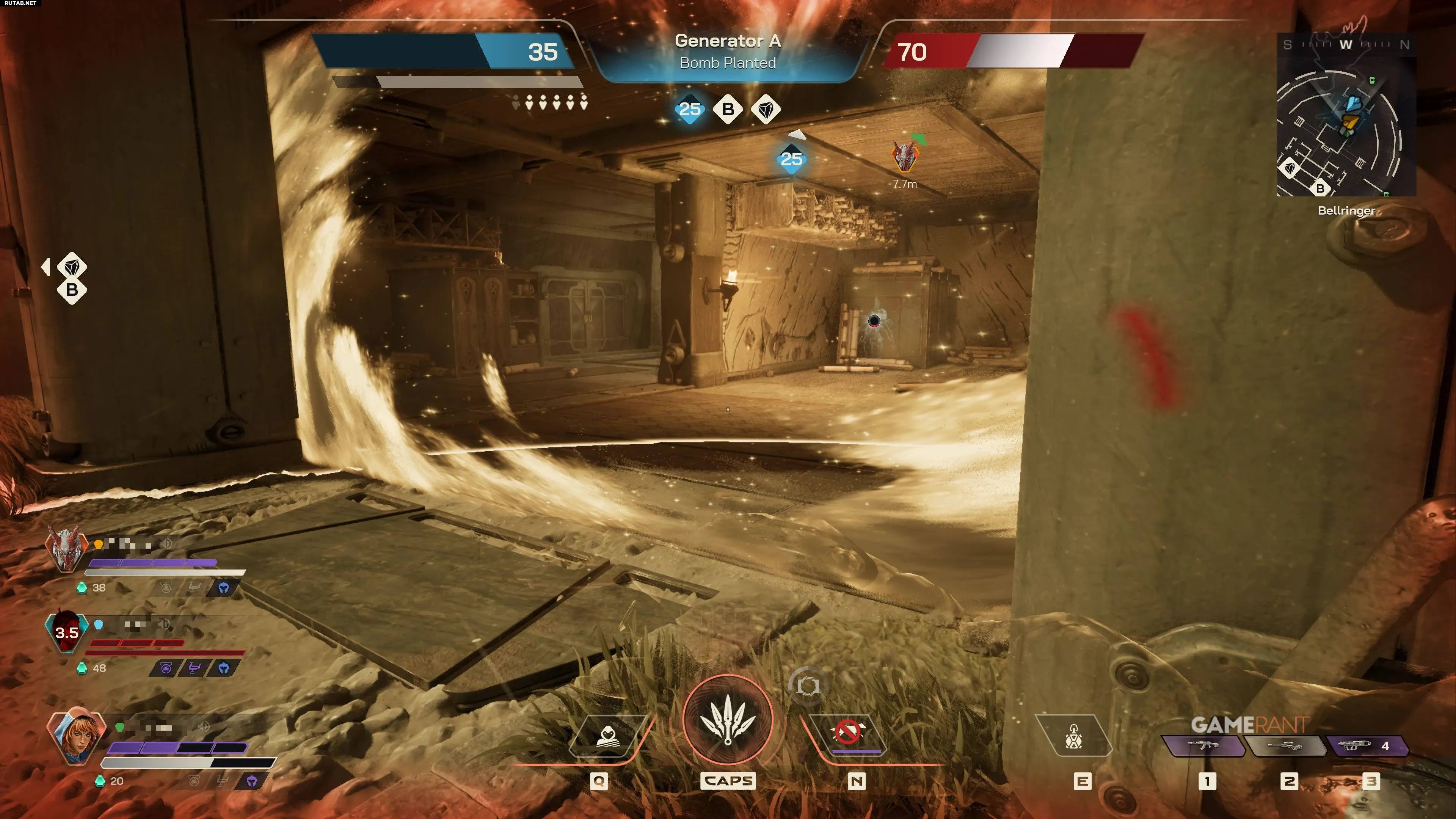Equip the long rifle in the second weapon slot

coord(1286,746)
